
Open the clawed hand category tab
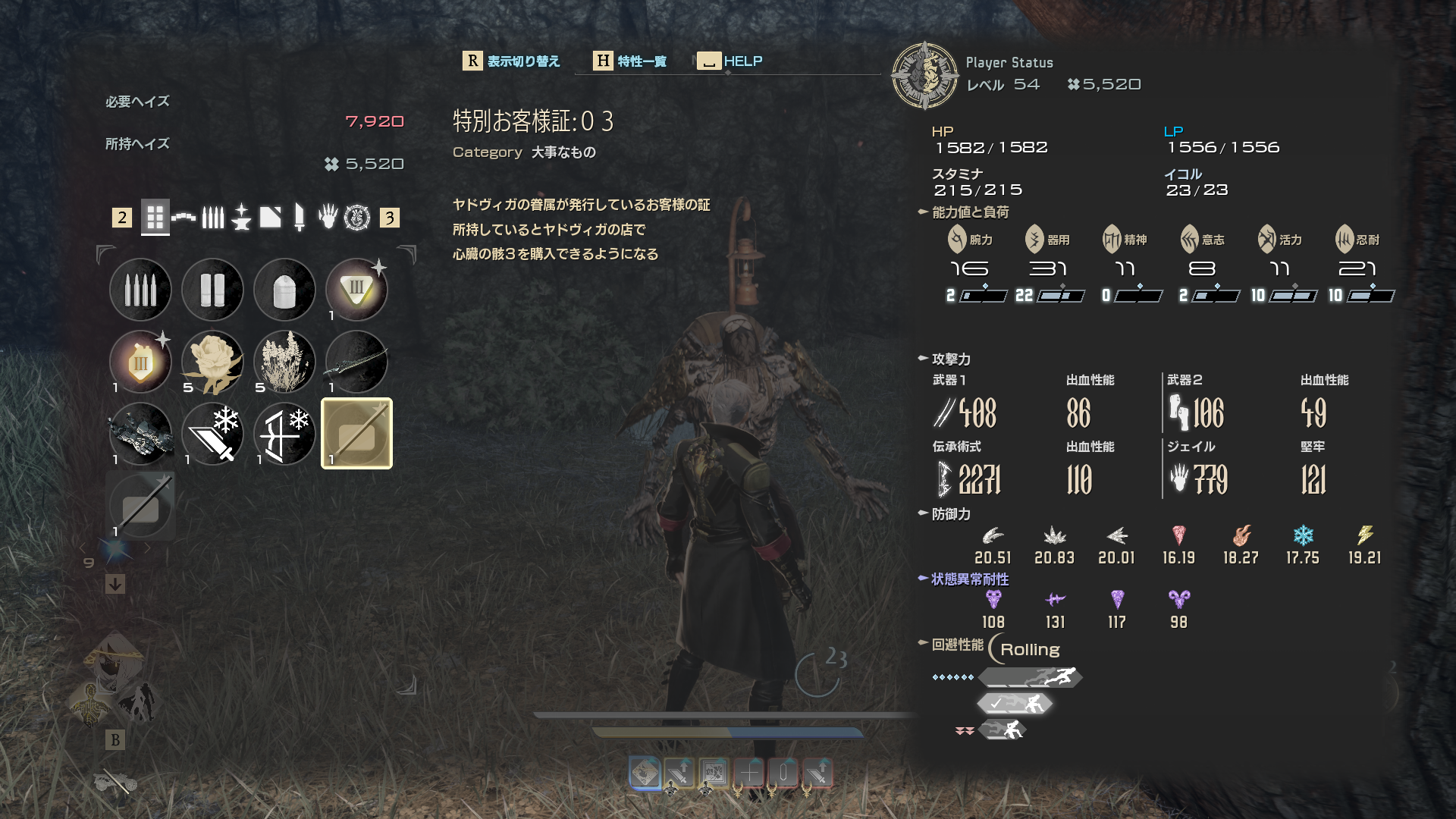point(328,218)
